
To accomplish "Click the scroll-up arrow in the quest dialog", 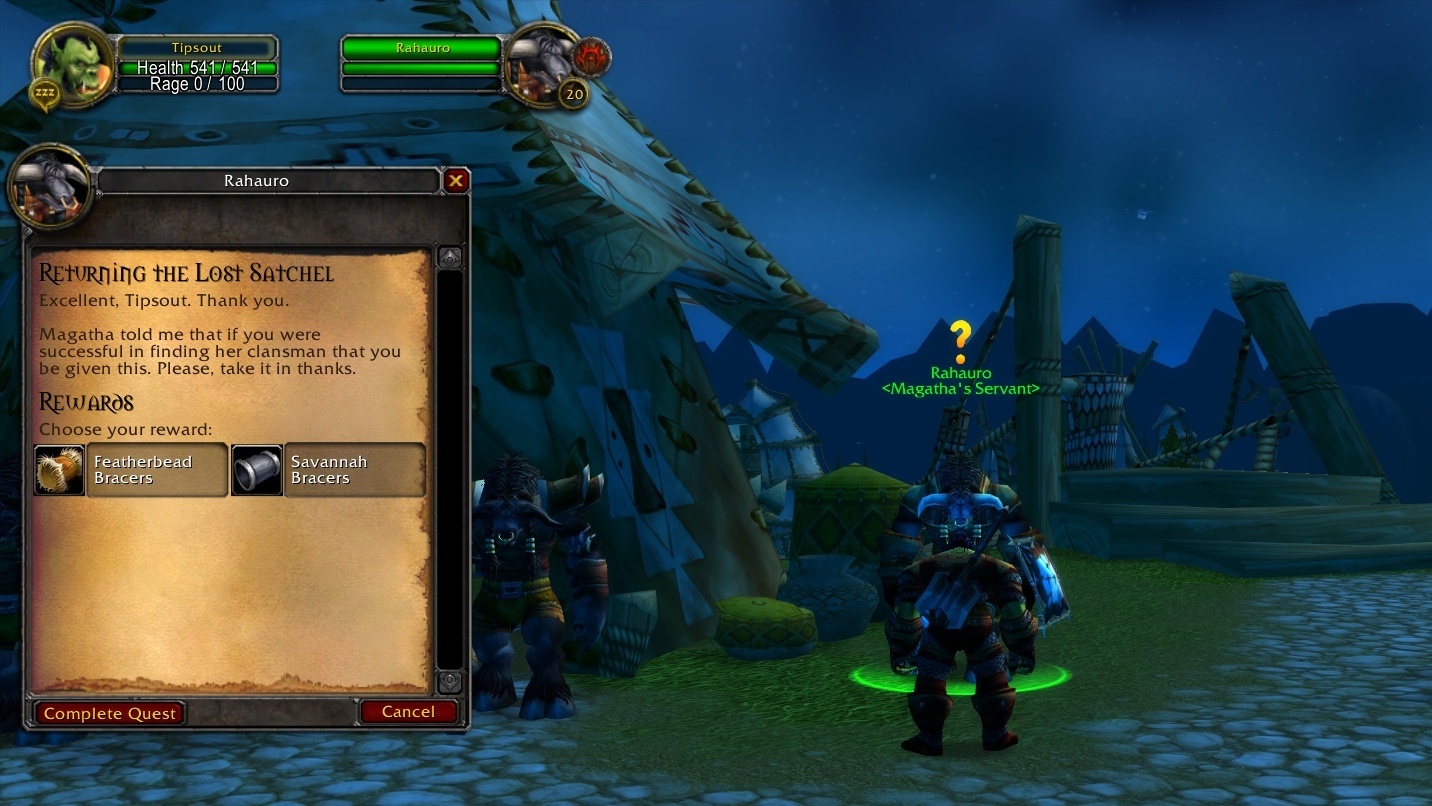I will pyautogui.click(x=449, y=255).
